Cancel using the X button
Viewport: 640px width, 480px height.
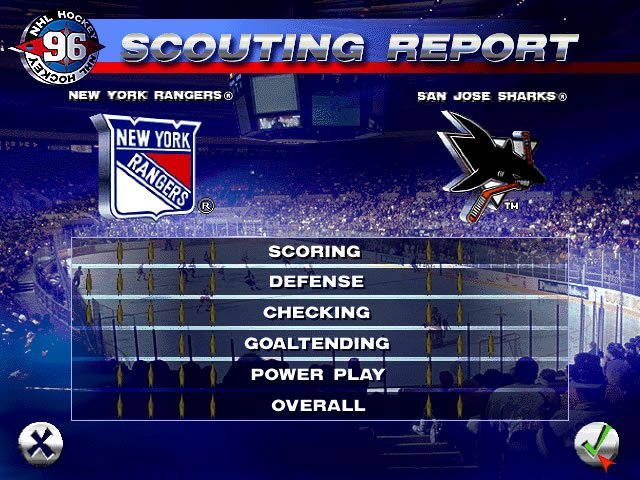tap(41, 443)
